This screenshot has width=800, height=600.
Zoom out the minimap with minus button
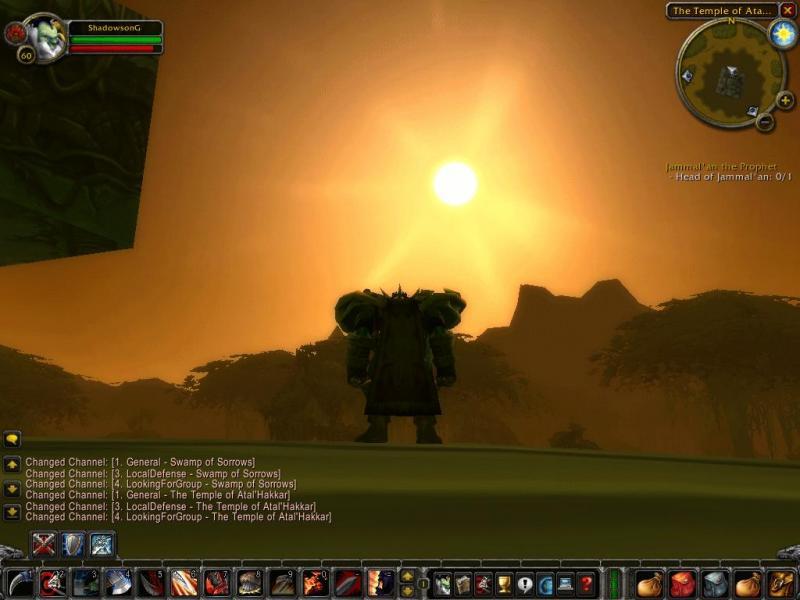pos(764,122)
